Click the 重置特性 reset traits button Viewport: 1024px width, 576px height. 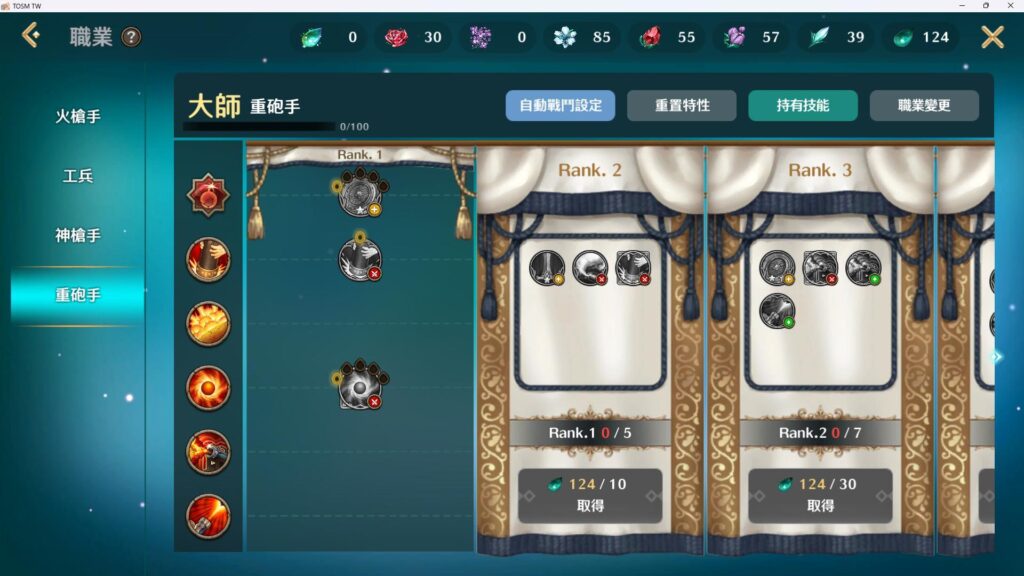[682, 105]
